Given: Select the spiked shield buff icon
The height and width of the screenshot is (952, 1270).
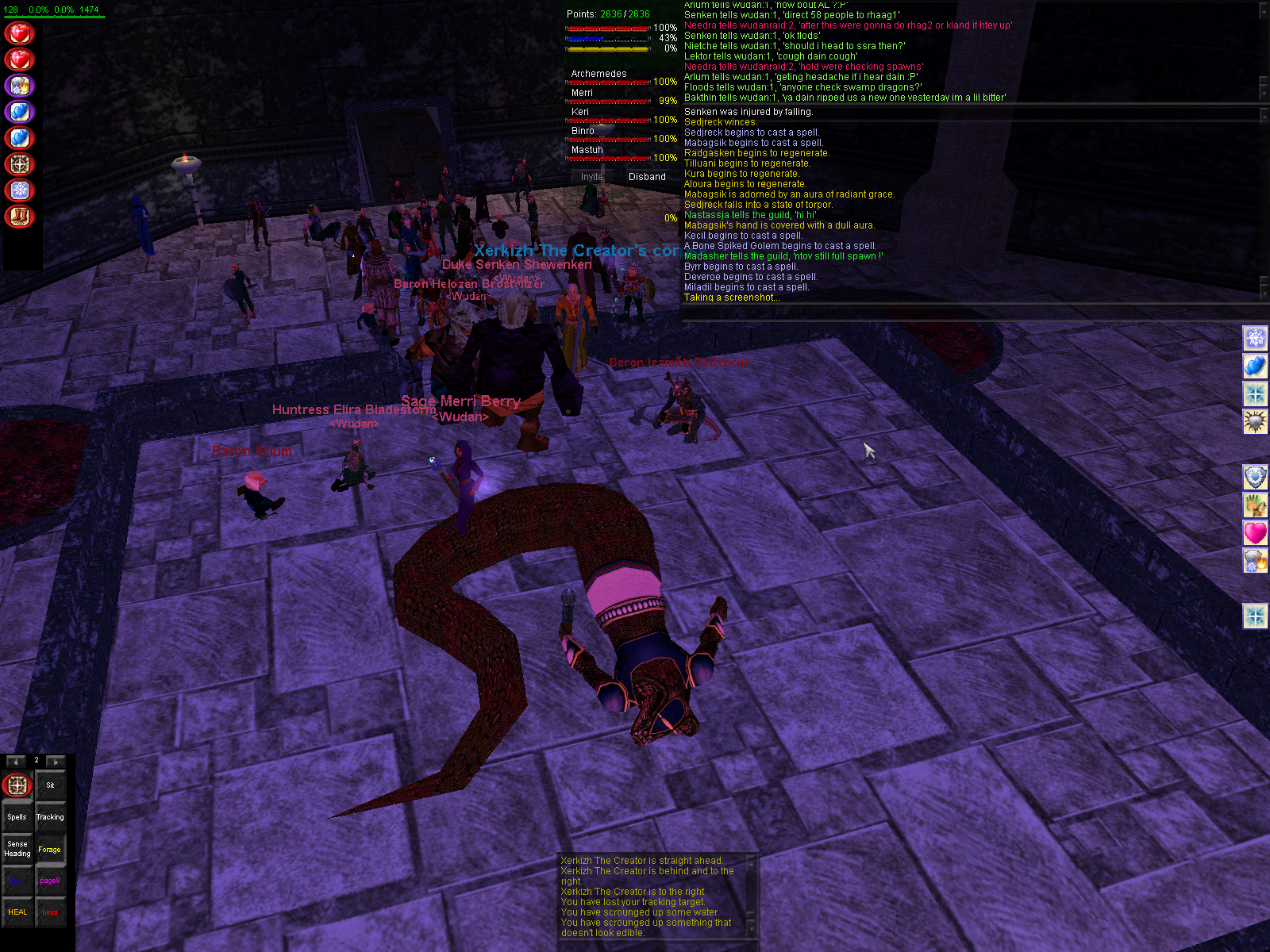Looking at the screenshot, I should pos(1255,421).
